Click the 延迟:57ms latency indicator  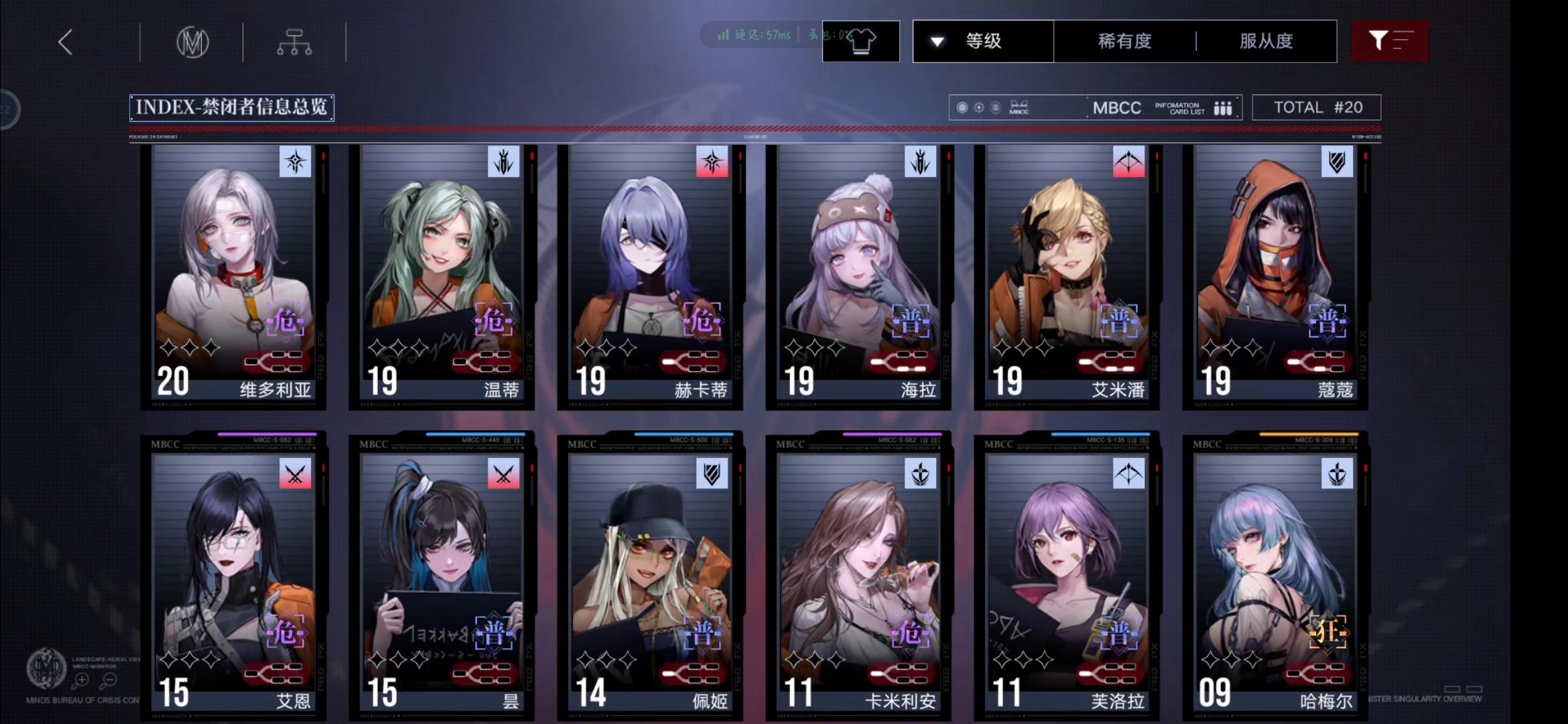coord(764,36)
